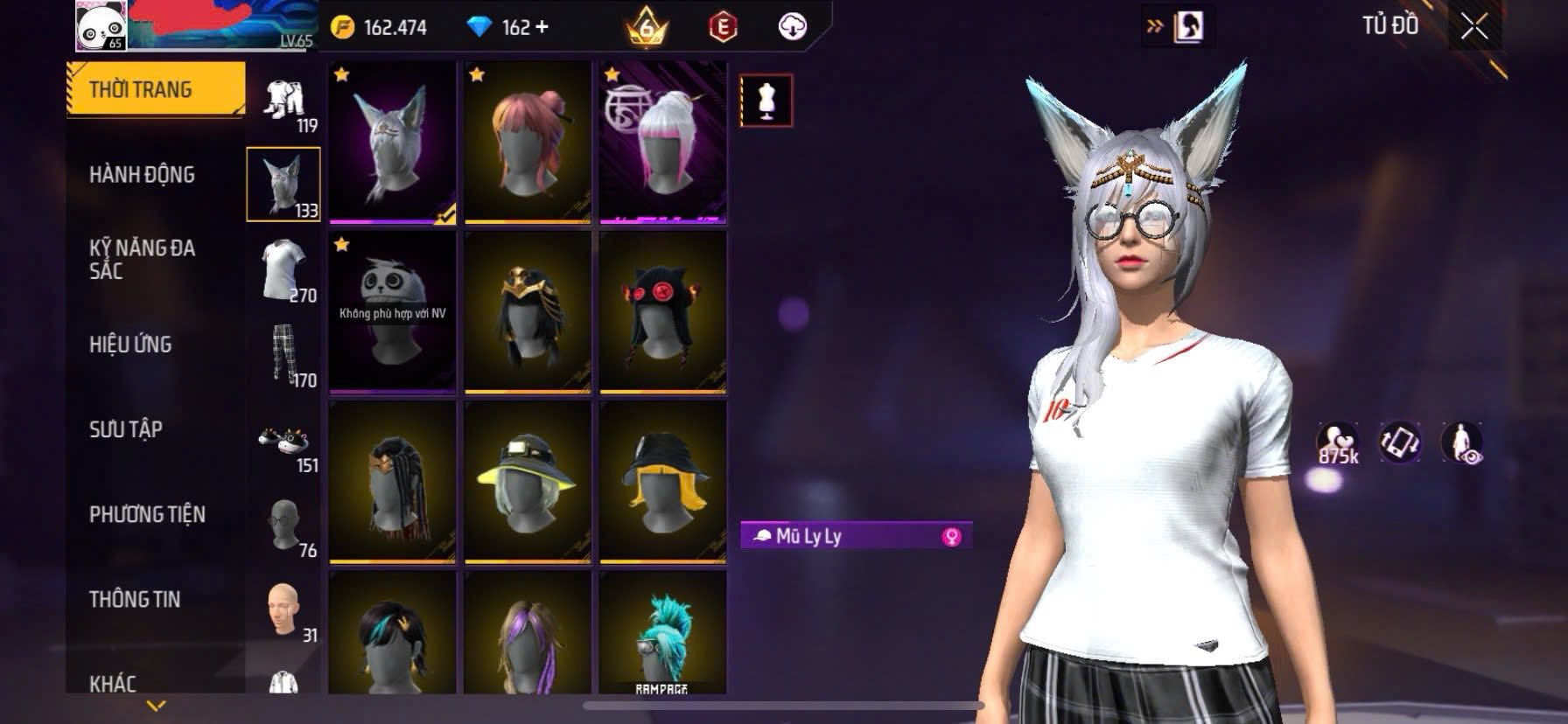The width and height of the screenshot is (1568, 724).
Task: Choose the outfit sets category with 119 items
Action: click(x=284, y=101)
